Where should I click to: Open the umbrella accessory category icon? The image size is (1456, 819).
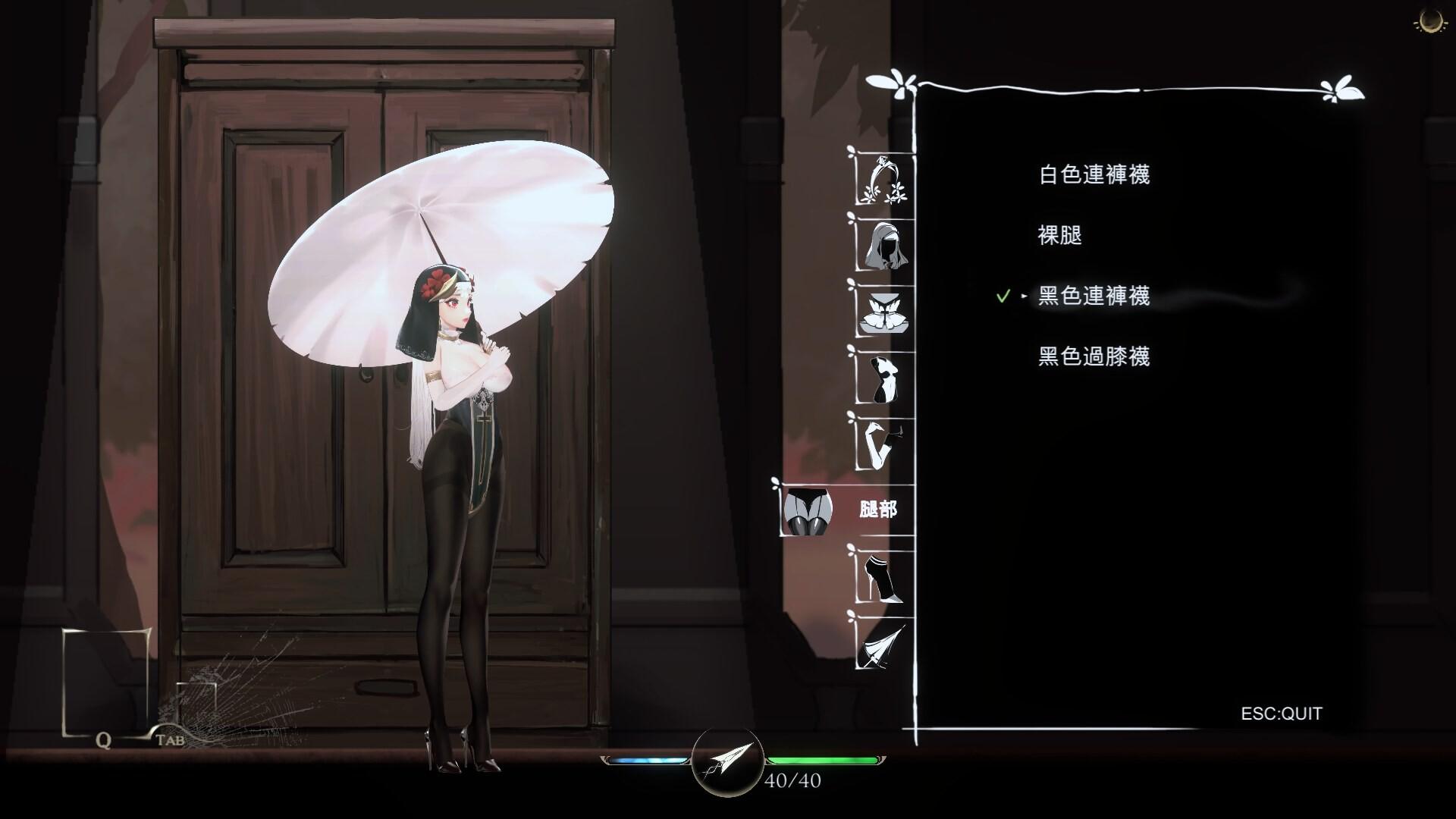[882, 648]
